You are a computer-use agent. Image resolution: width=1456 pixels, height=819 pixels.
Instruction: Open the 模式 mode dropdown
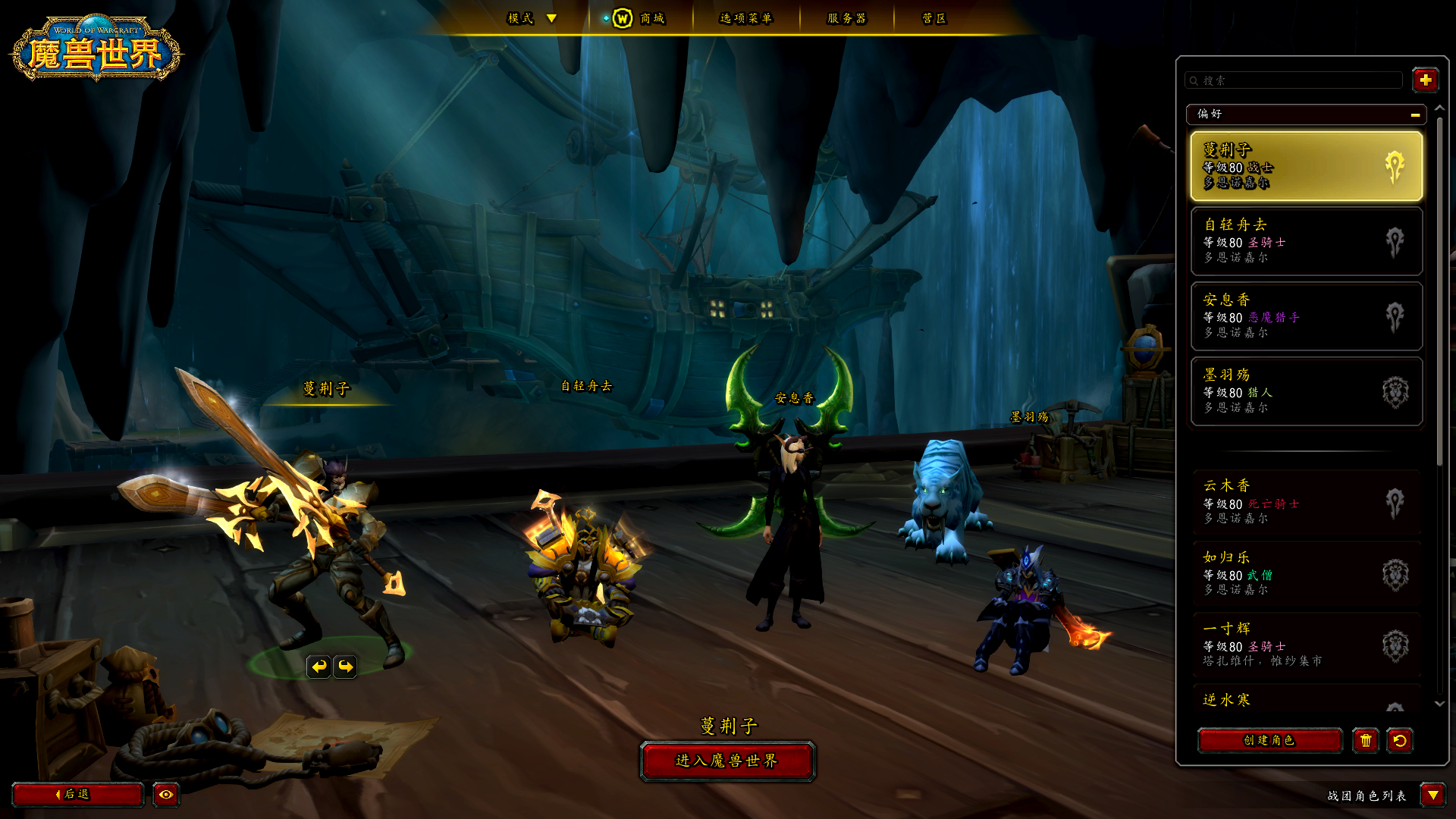coord(532,18)
